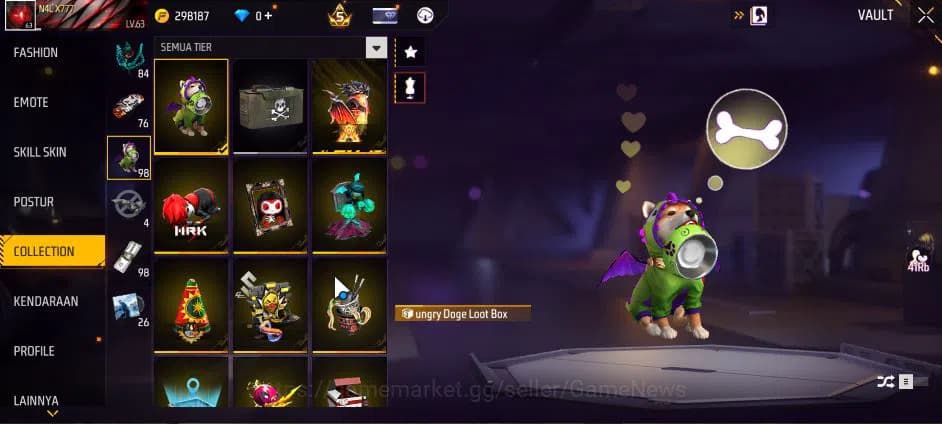Select the Hungry Doge loot box tile
This screenshot has height=424, width=942.
click(191, 106)
